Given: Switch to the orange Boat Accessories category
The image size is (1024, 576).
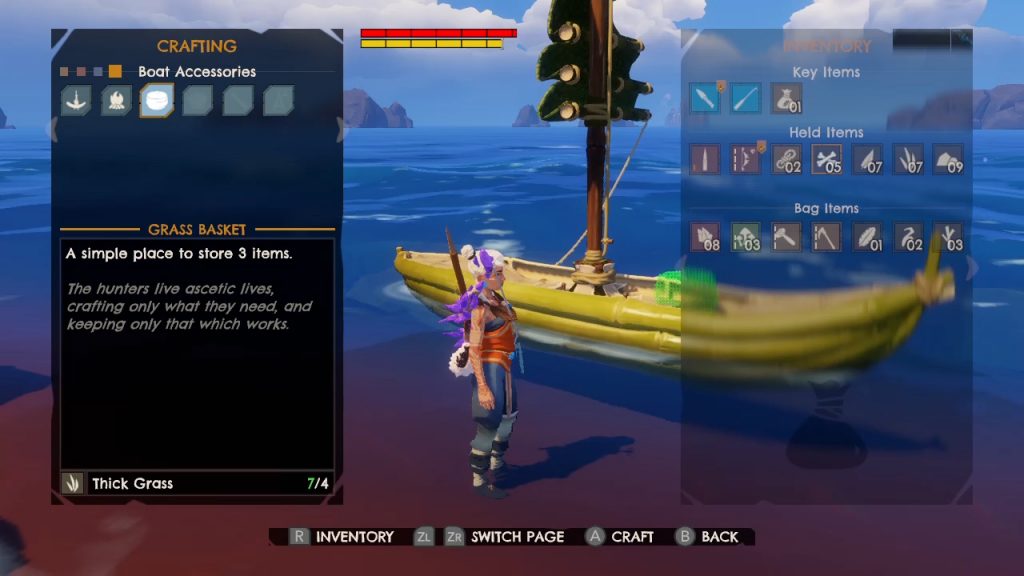Looking at the screenshot, I should click(x=115, y=72).
